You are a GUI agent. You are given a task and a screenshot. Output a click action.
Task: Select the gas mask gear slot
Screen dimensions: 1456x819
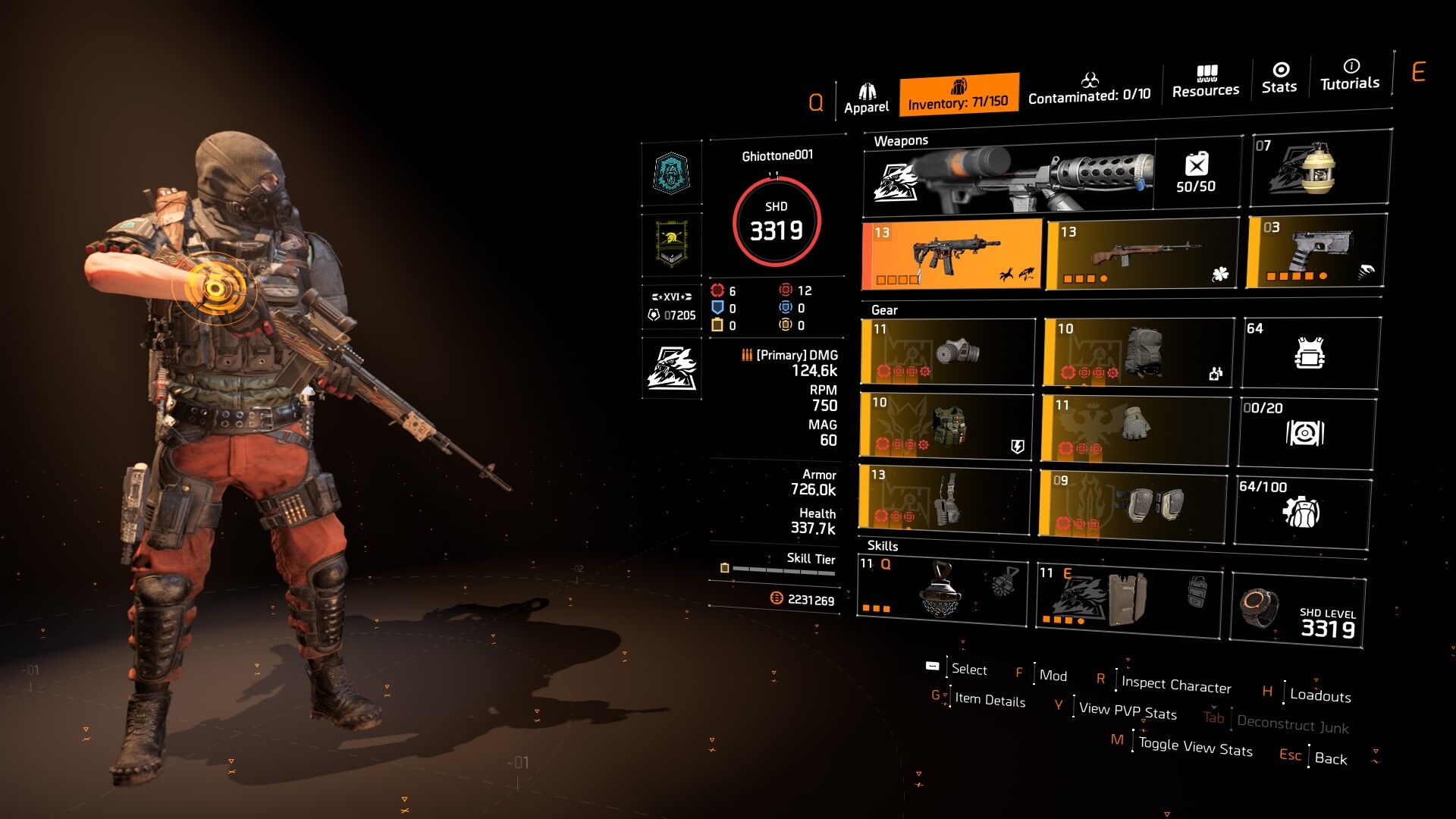pos(947,352)
